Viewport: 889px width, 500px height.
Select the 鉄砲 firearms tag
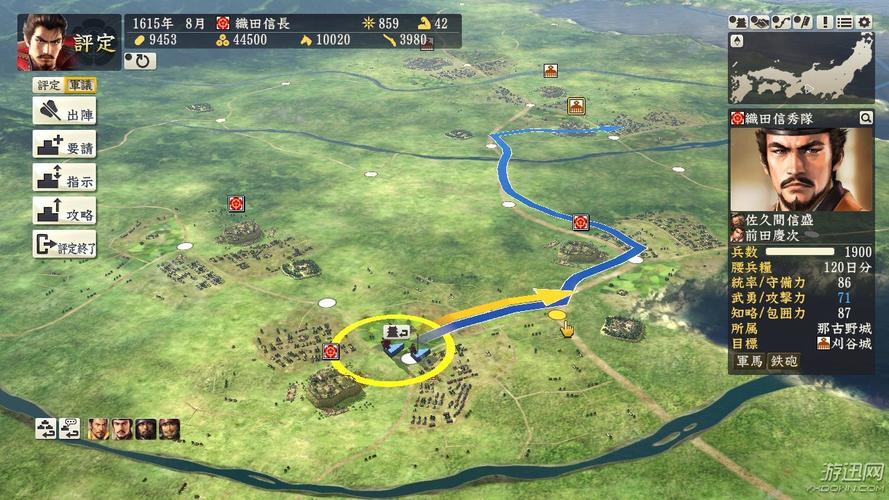pyautogui.click(x=782, y=362)
